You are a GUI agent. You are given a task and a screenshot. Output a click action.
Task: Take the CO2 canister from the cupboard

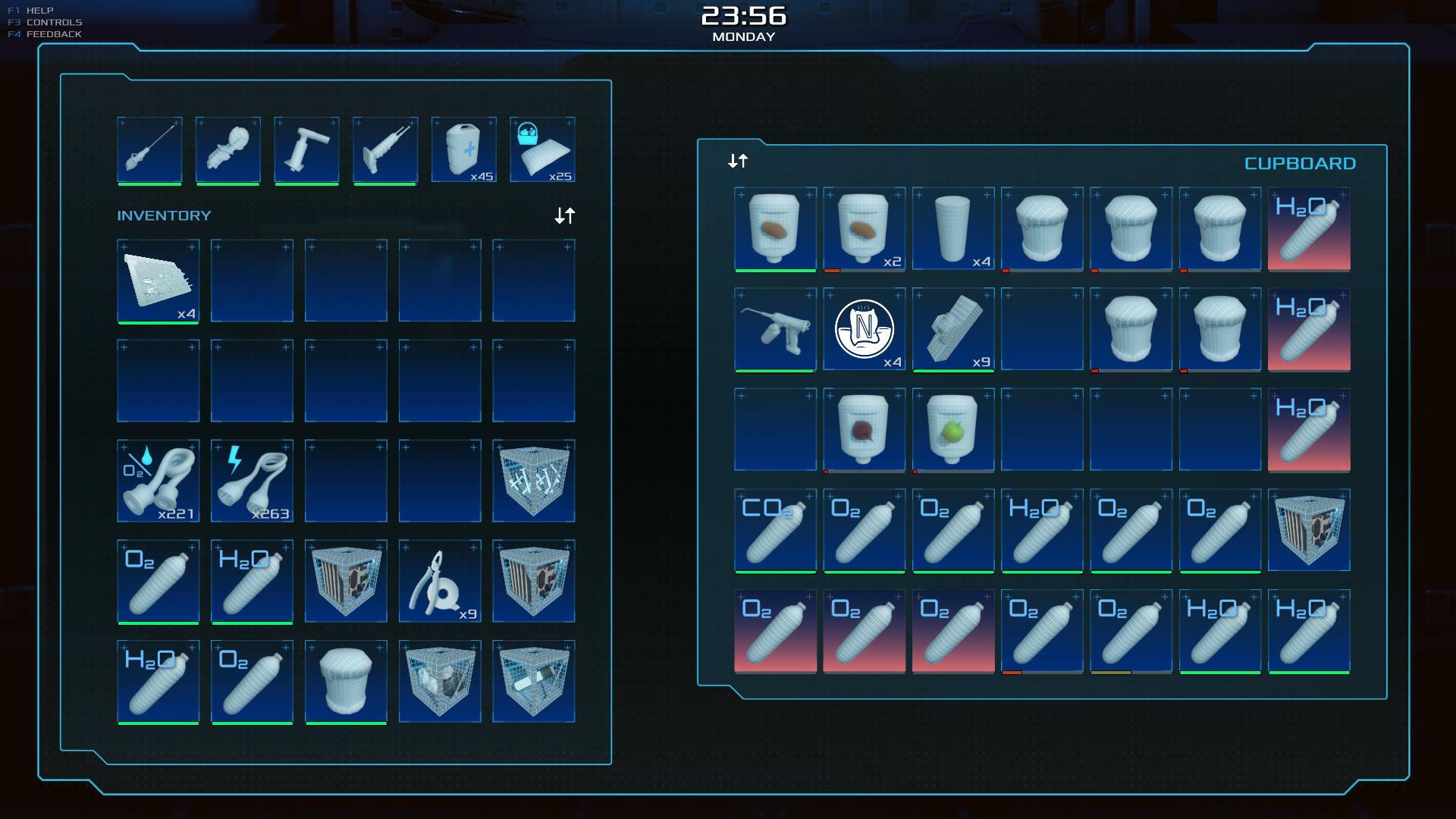[775, 529]
